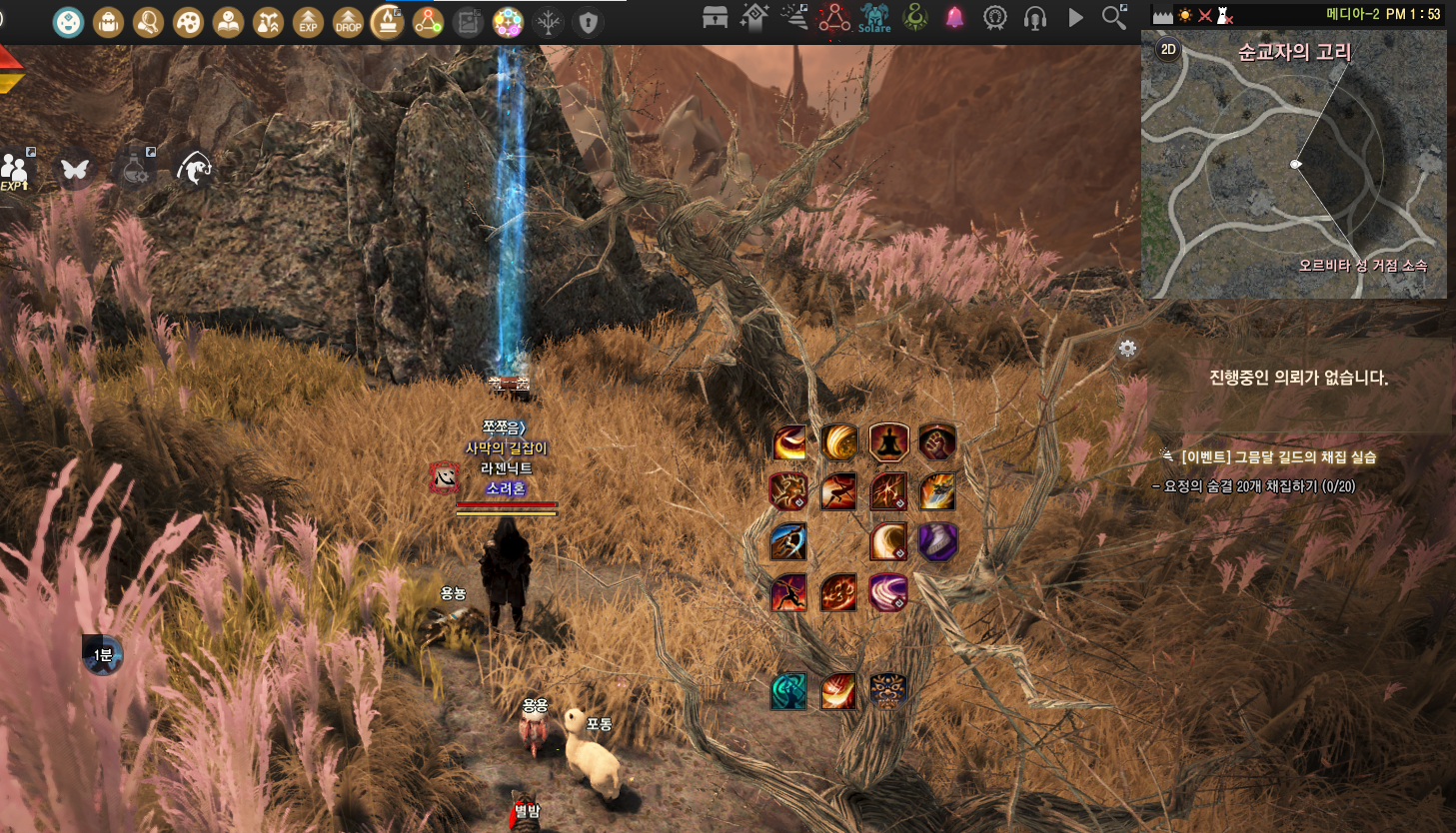This screenshot has width=1456, height=833.
Task: Open the Solare arena icon
Action: 874,17
